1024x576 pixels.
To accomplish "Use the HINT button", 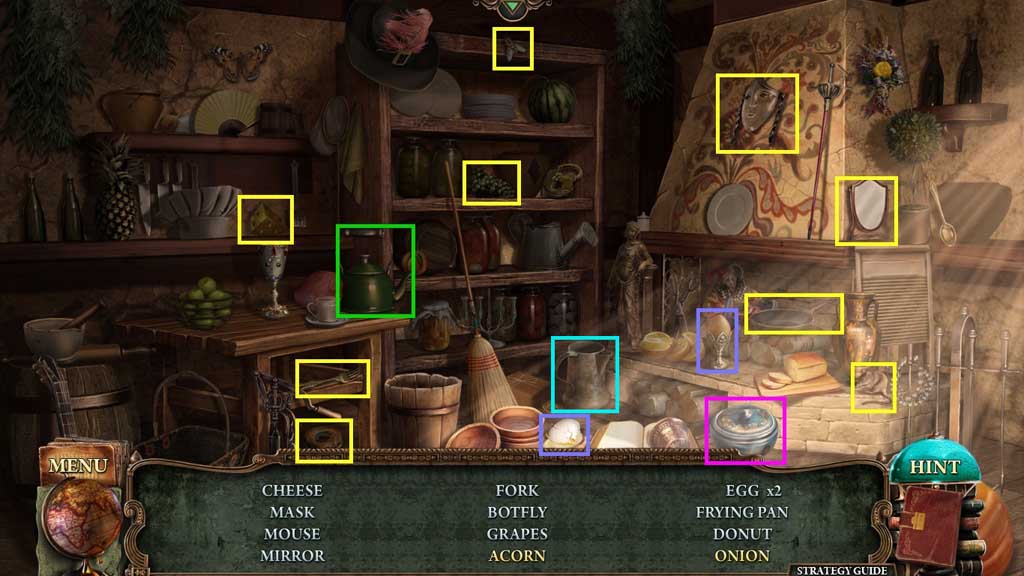I will 934,467.
